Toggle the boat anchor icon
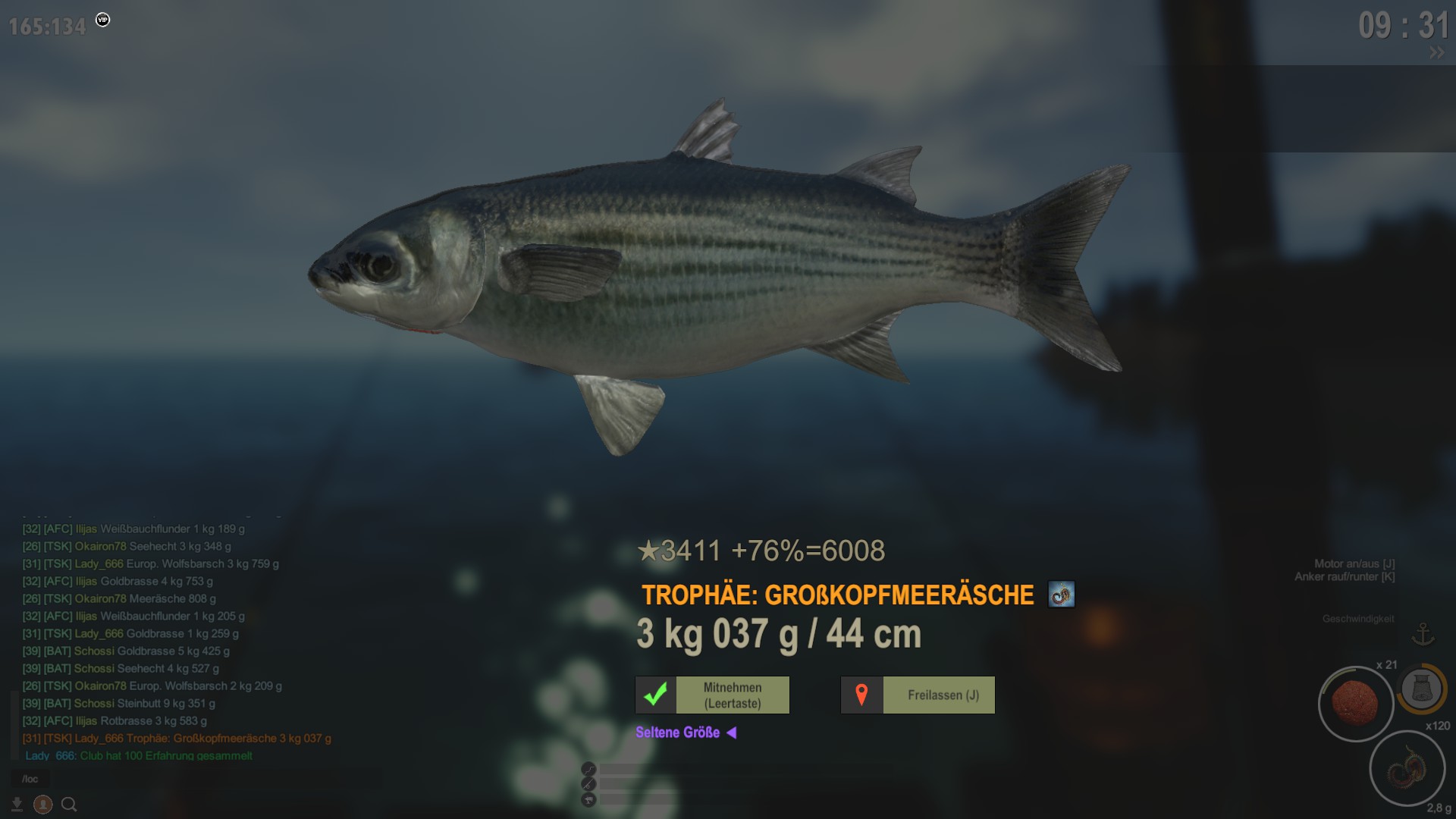The width and height of the screenshot is (1456, 819). 1423,634
